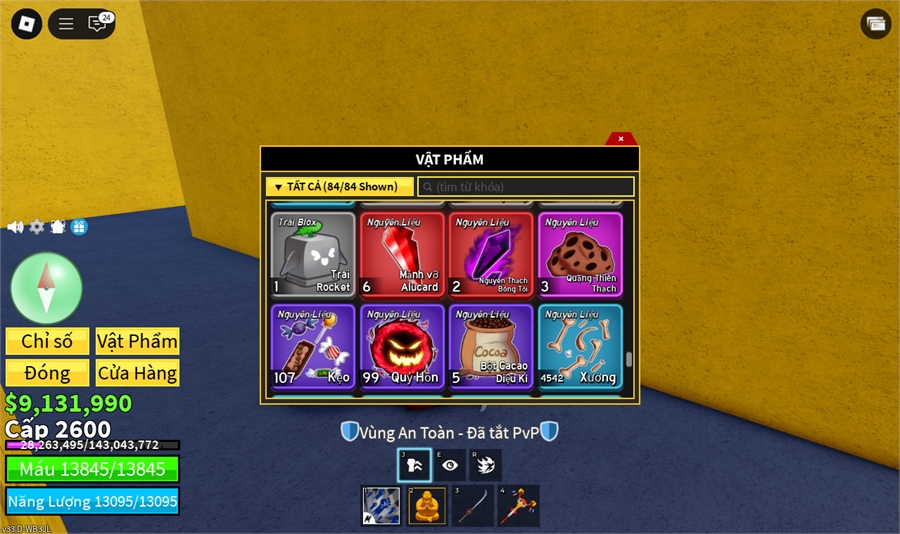Close the Vật Phẩm inventory window
The width and height of the screenshot is (900, 534).
click(x=621, y=139)
